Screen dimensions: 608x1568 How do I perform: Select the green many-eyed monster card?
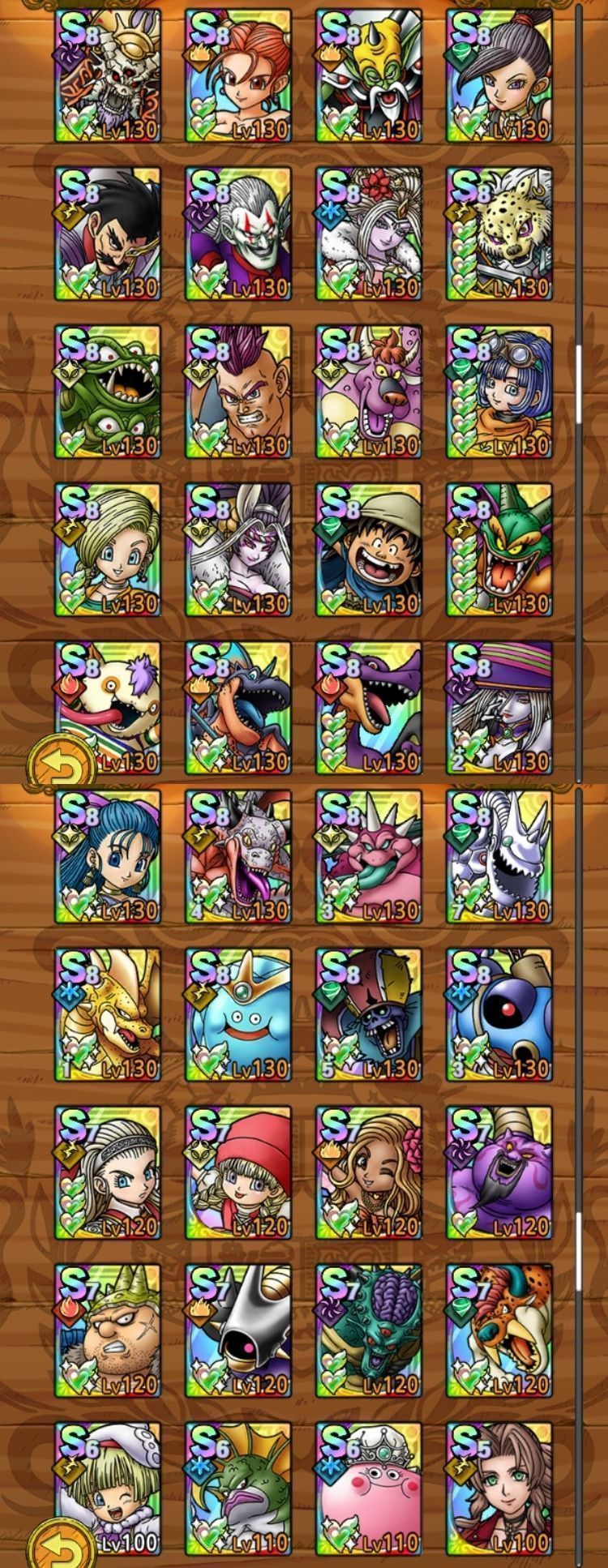(x=108, y=392)
